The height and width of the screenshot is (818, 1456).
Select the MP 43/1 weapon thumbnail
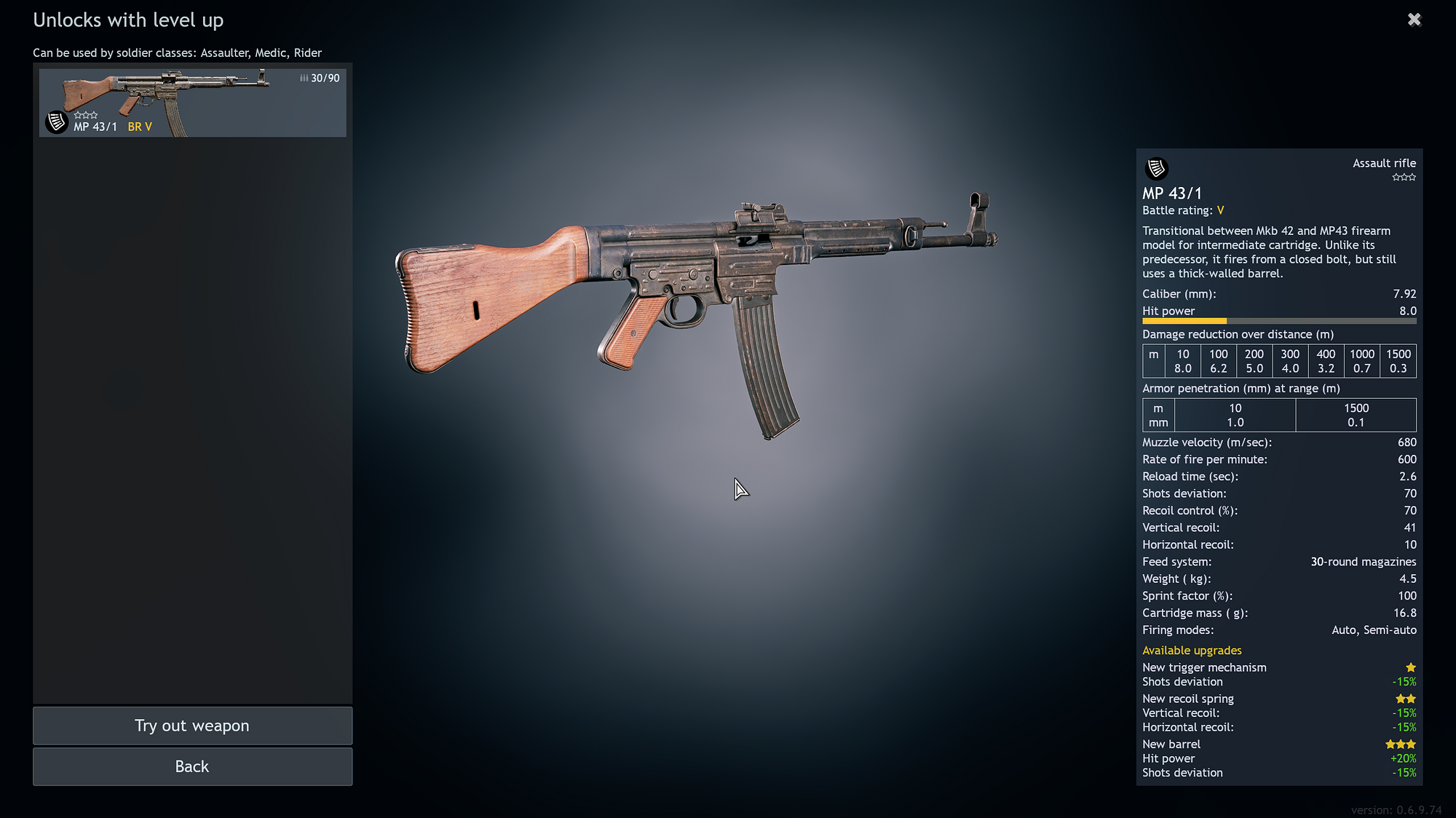point(191,102)
